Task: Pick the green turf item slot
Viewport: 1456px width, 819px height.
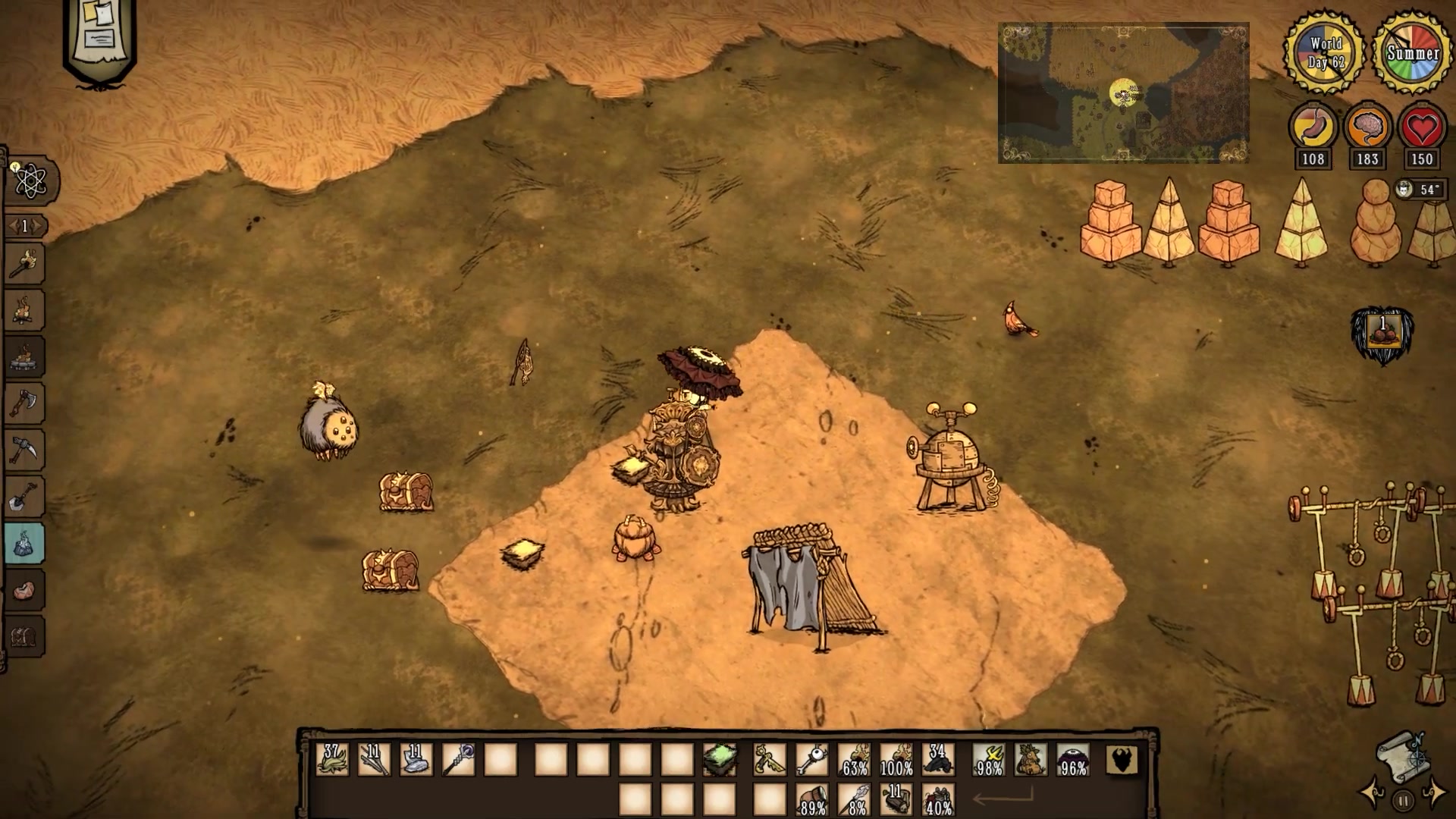Action: coord(719,759)
